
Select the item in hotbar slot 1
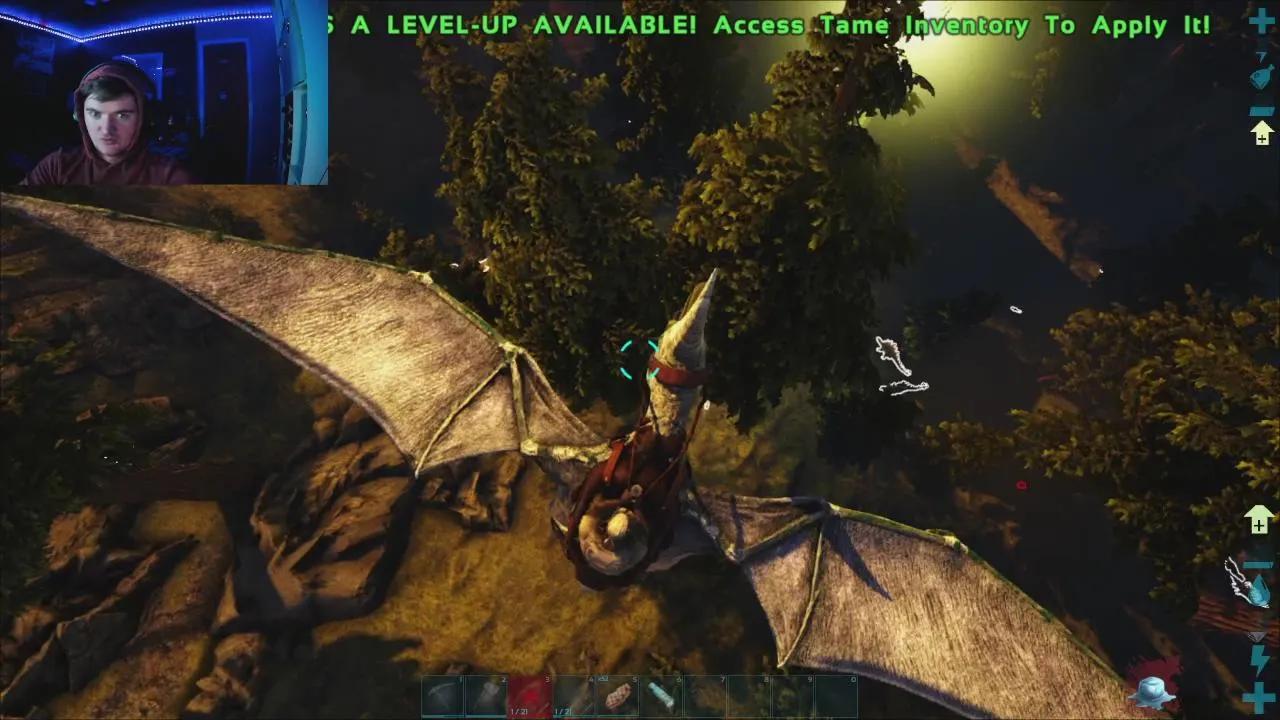441,696
